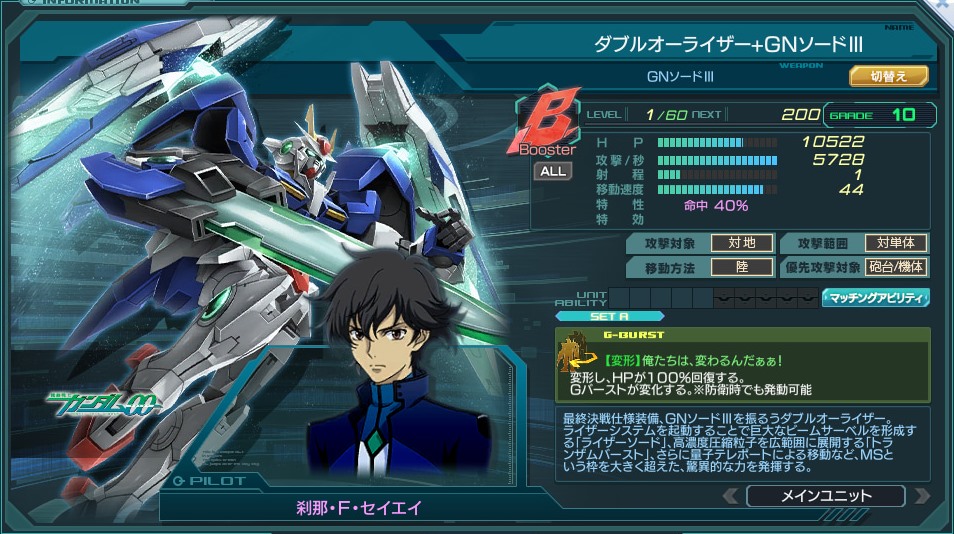
Task: Go to the next unit with right arrow
Action: (921, 496)
